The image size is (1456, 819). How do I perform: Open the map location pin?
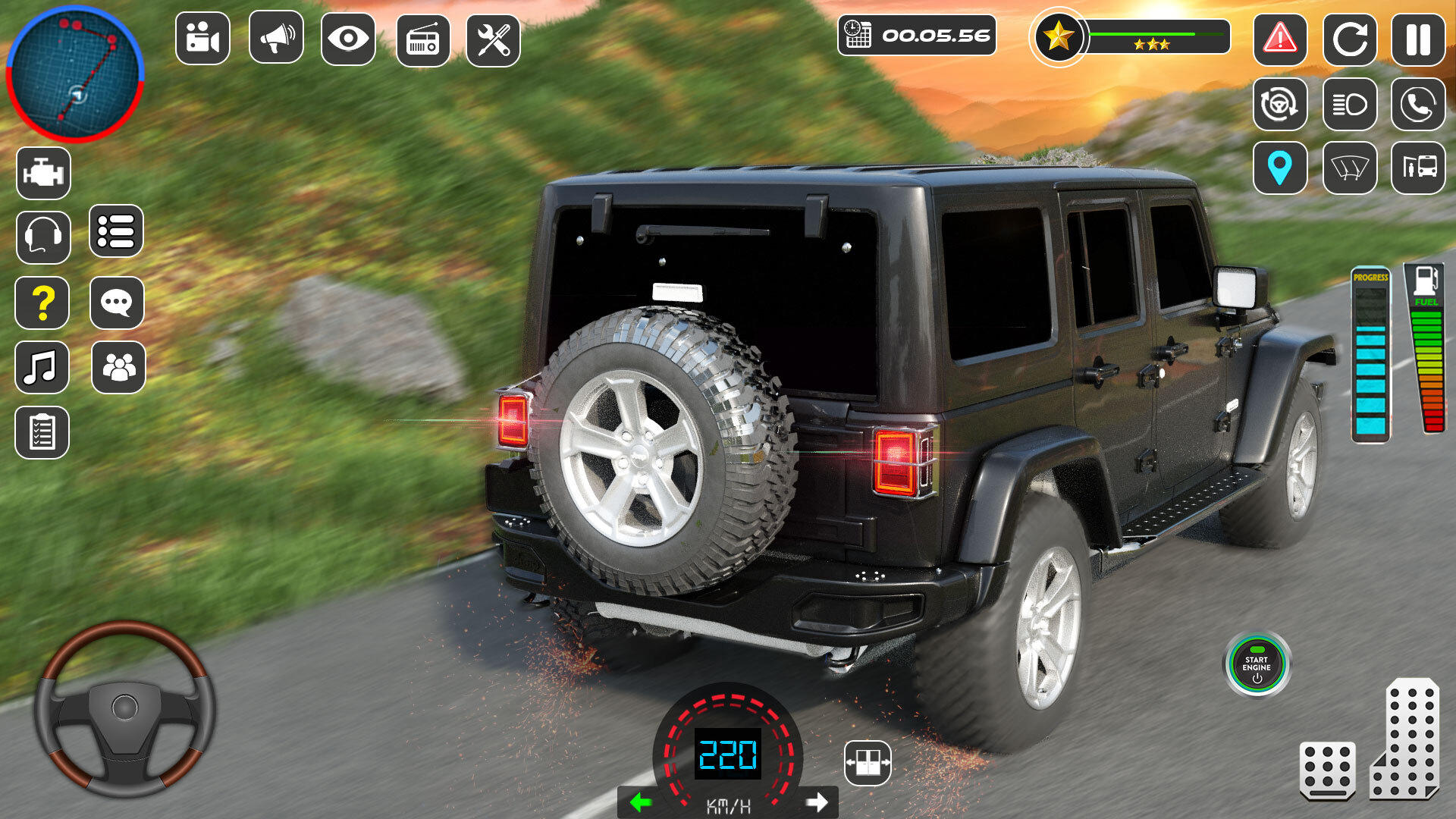(1282, 167)
